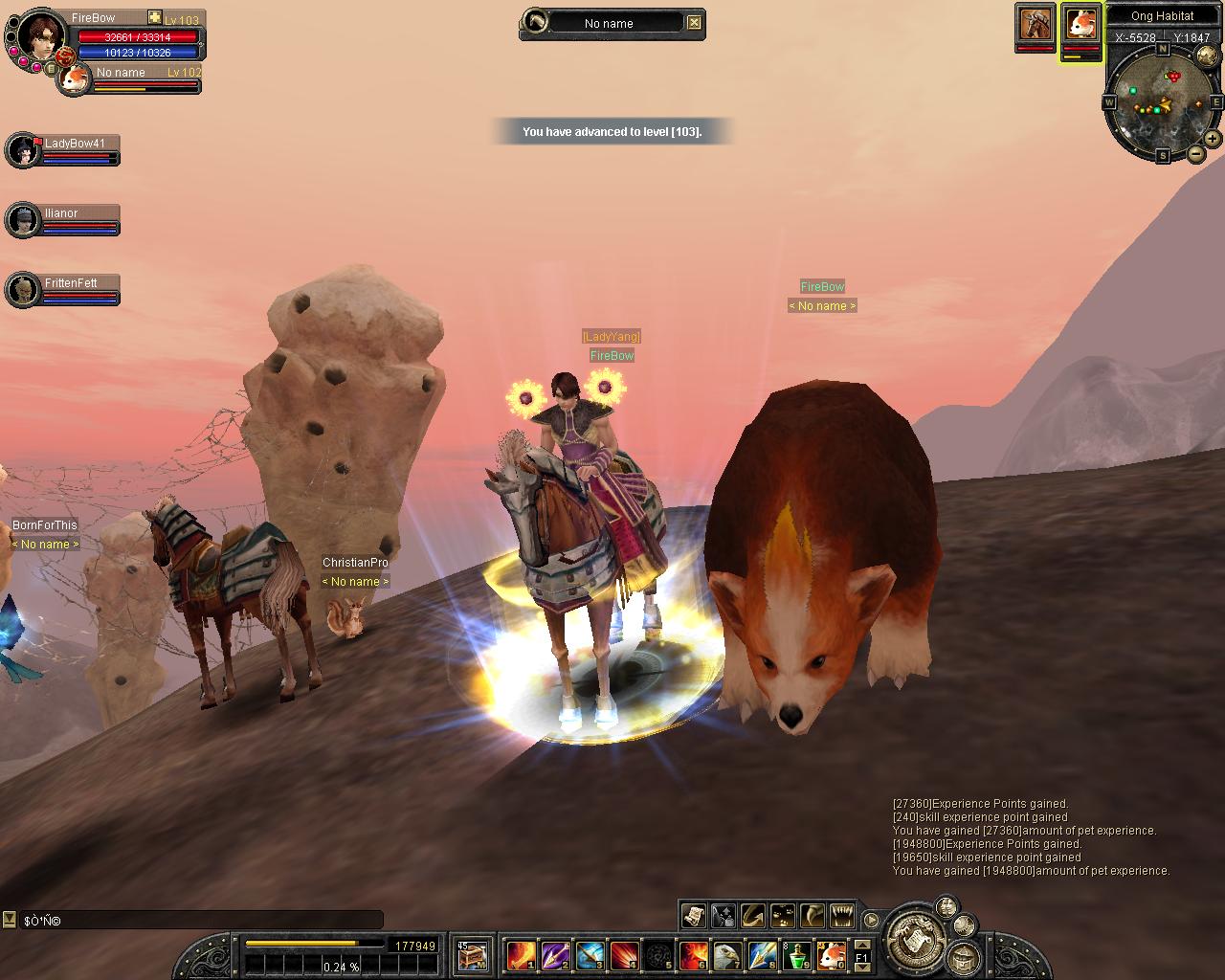Select party member FrittenFett
The width and height of the screenshot is (1225, 980).
(x=63, y=291)
